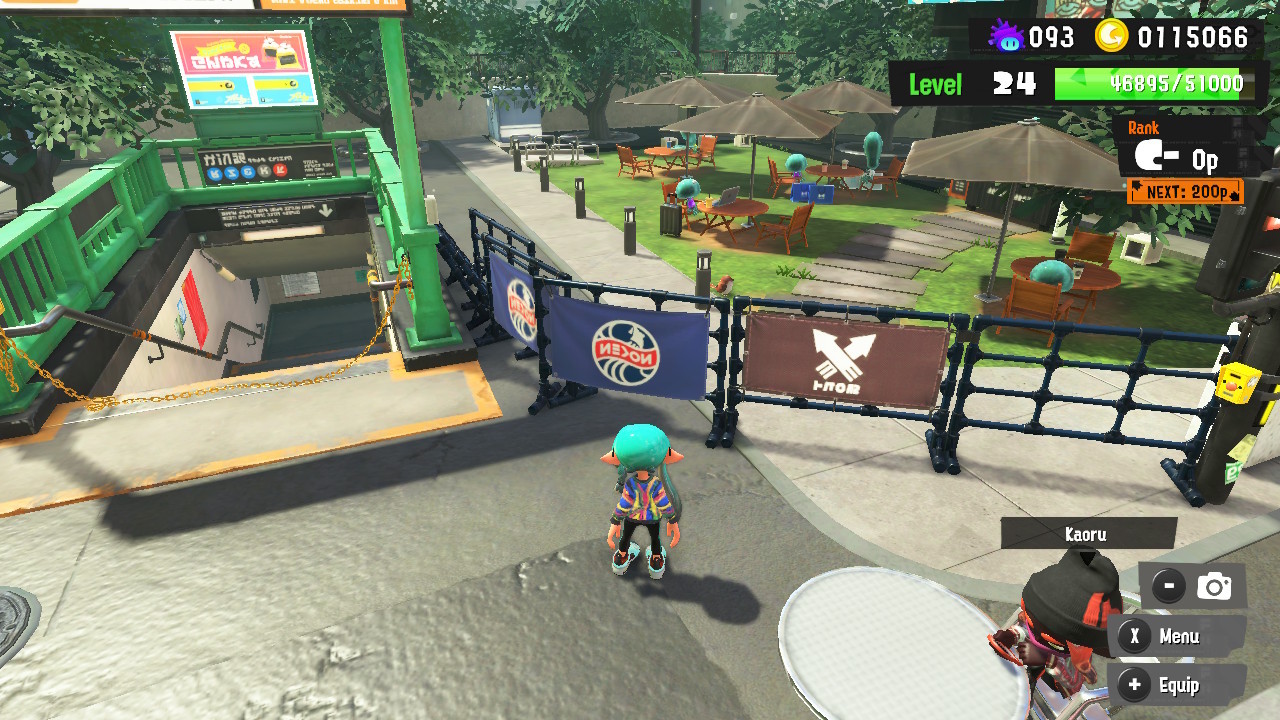The height and width of the screenshot is (720, 1280).
Task: Open the Menu option
Action: (x=1176, y=636)
